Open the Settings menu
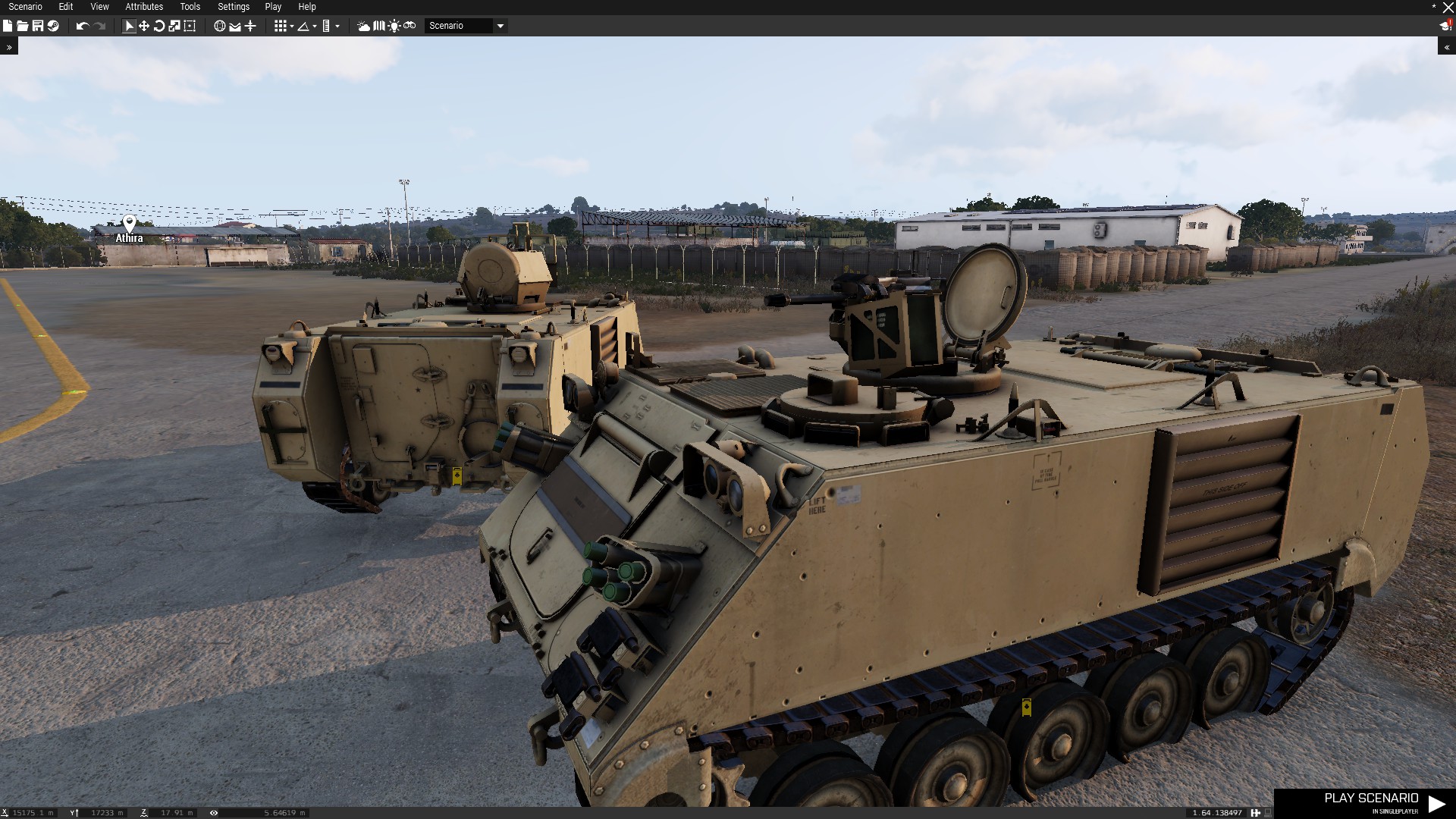 (234, 7)
